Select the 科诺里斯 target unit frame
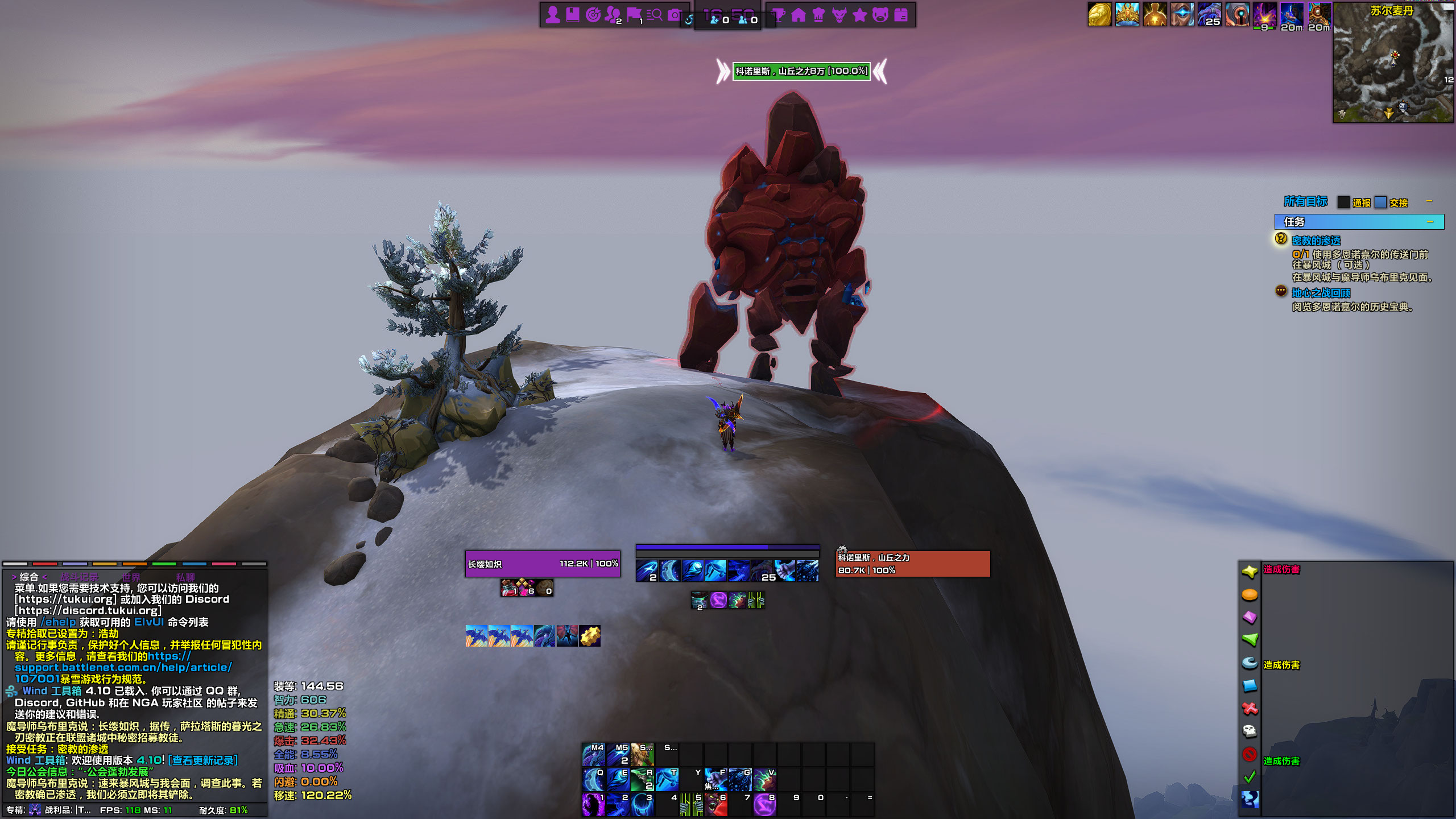 pyautogui.click(x=912, y=564)
